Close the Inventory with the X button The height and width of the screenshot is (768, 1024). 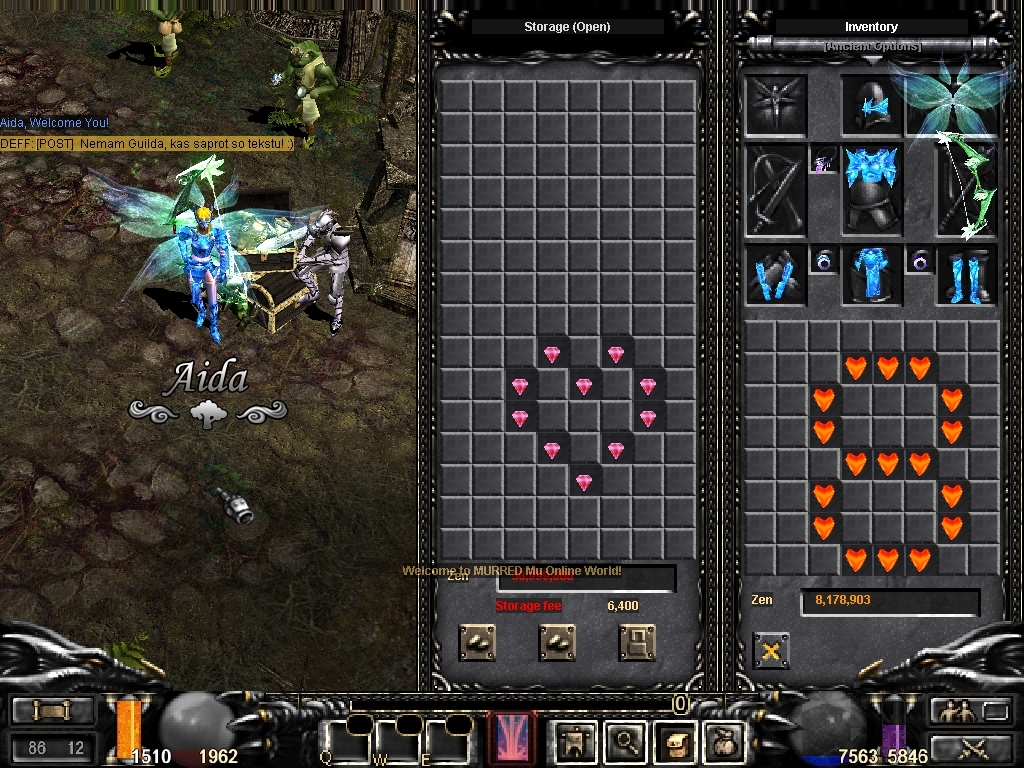click(x=770, y=651)
